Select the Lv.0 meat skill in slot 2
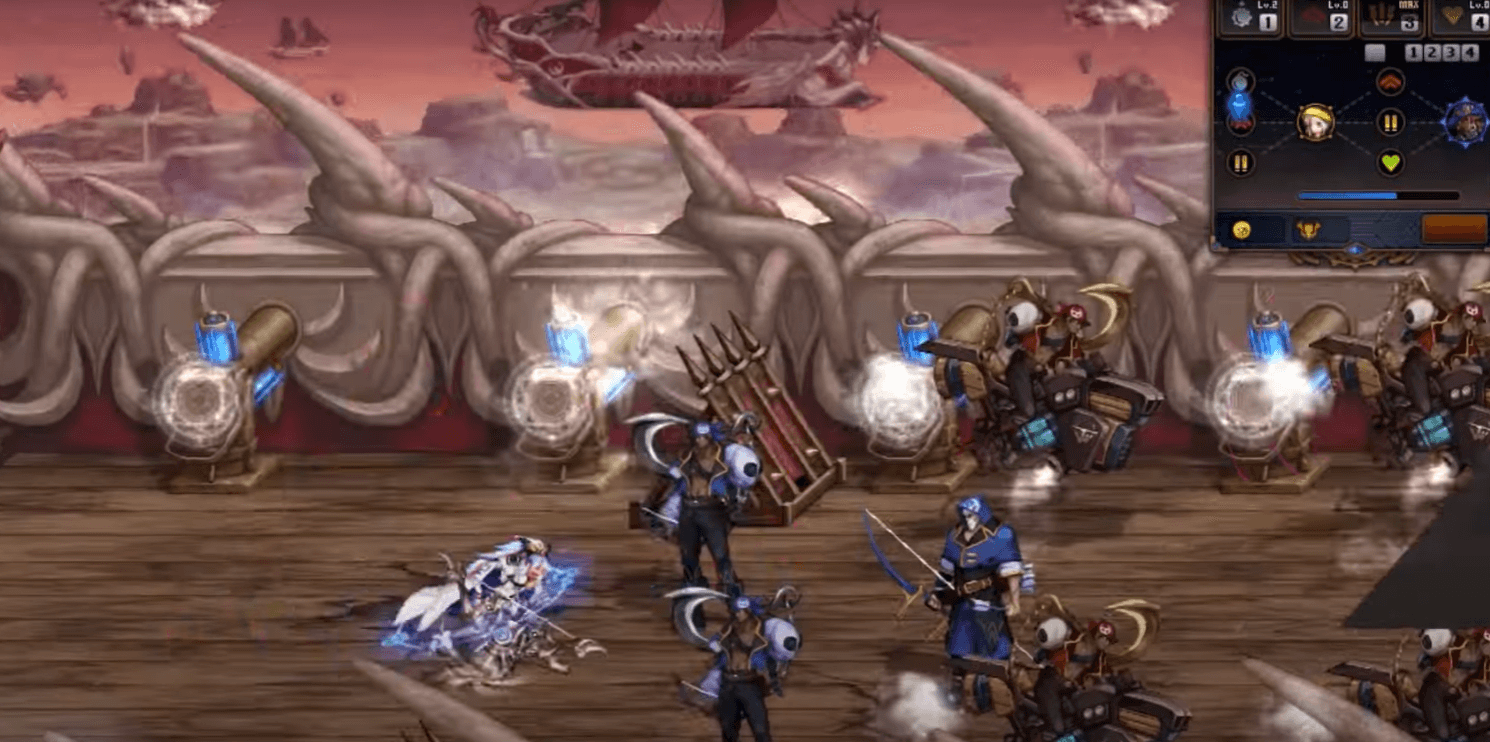This screenshot has height=742, width=1490. pyautogui.click(x=1320, y=16)
